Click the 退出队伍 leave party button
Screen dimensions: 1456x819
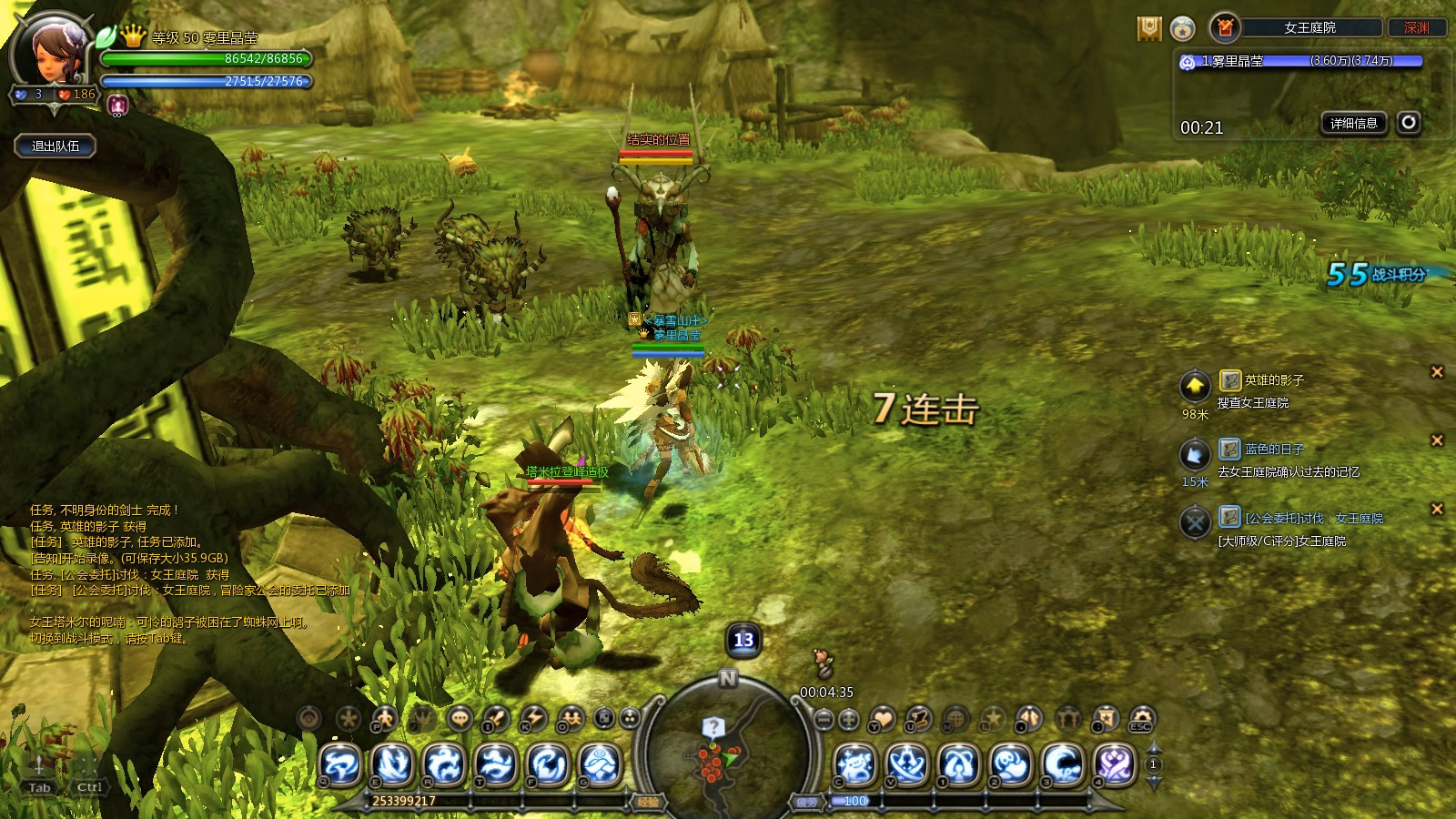[x=56, y=146]
